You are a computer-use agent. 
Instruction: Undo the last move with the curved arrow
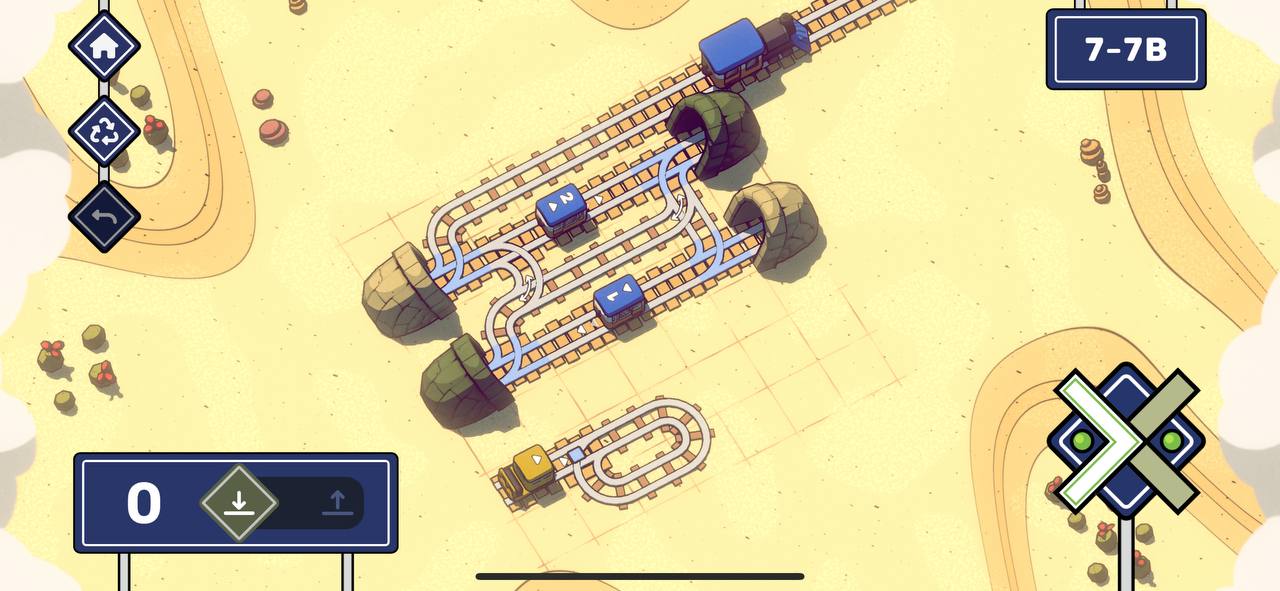[x=104, y=217]
